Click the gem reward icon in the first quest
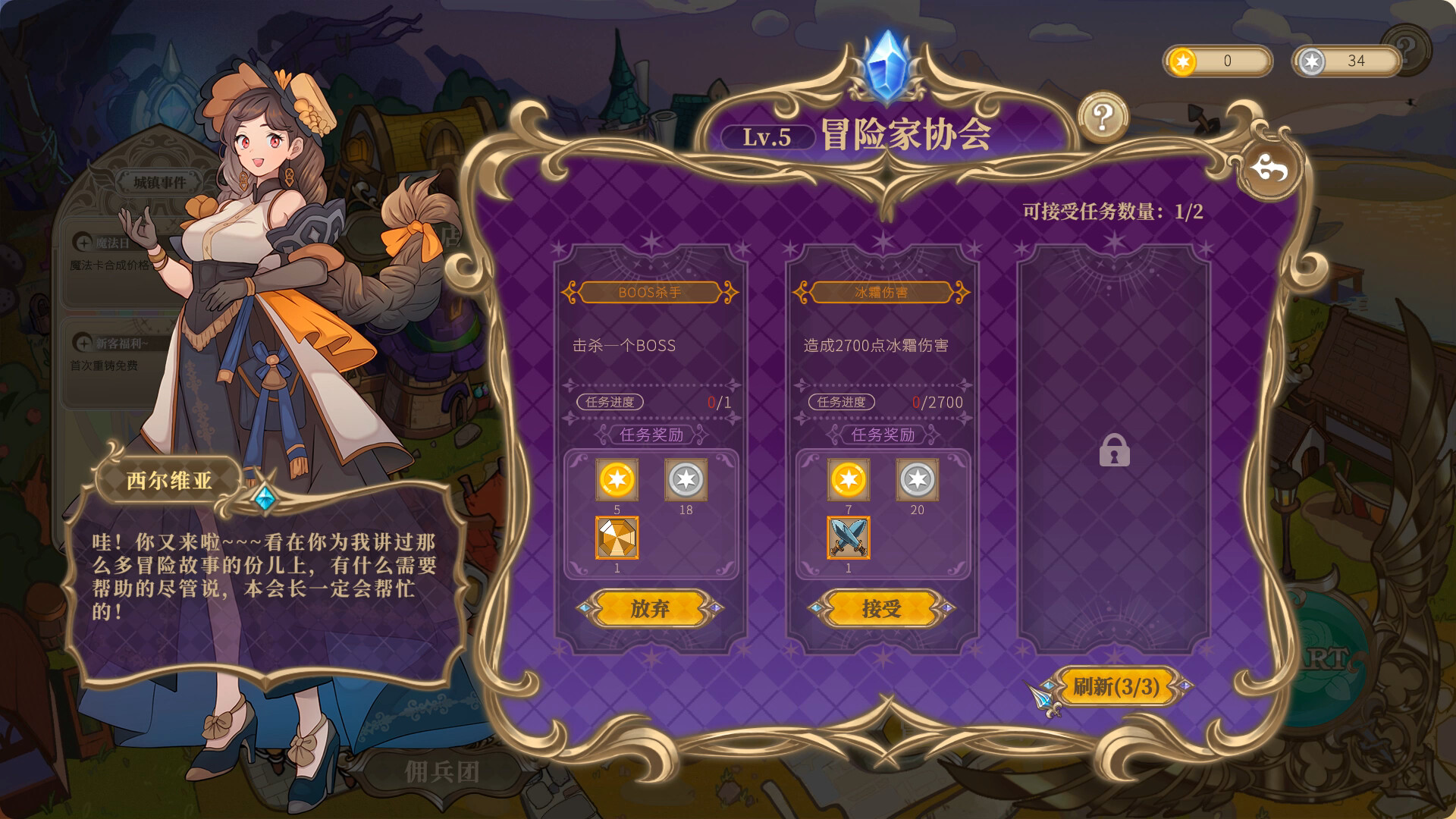The width and height of the screenshot is (1456, 819). [618, 539]
